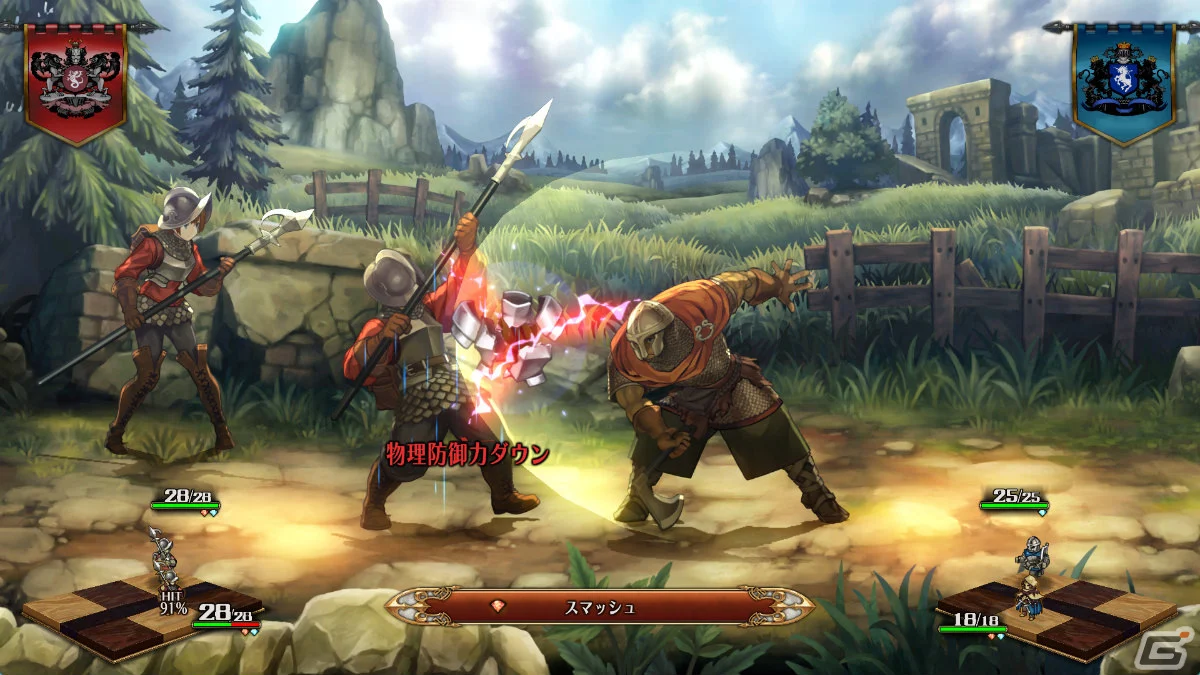Select the blue armored knight on the formation board
This screenshot has height=675, width=1200.
pos(1031,555)
